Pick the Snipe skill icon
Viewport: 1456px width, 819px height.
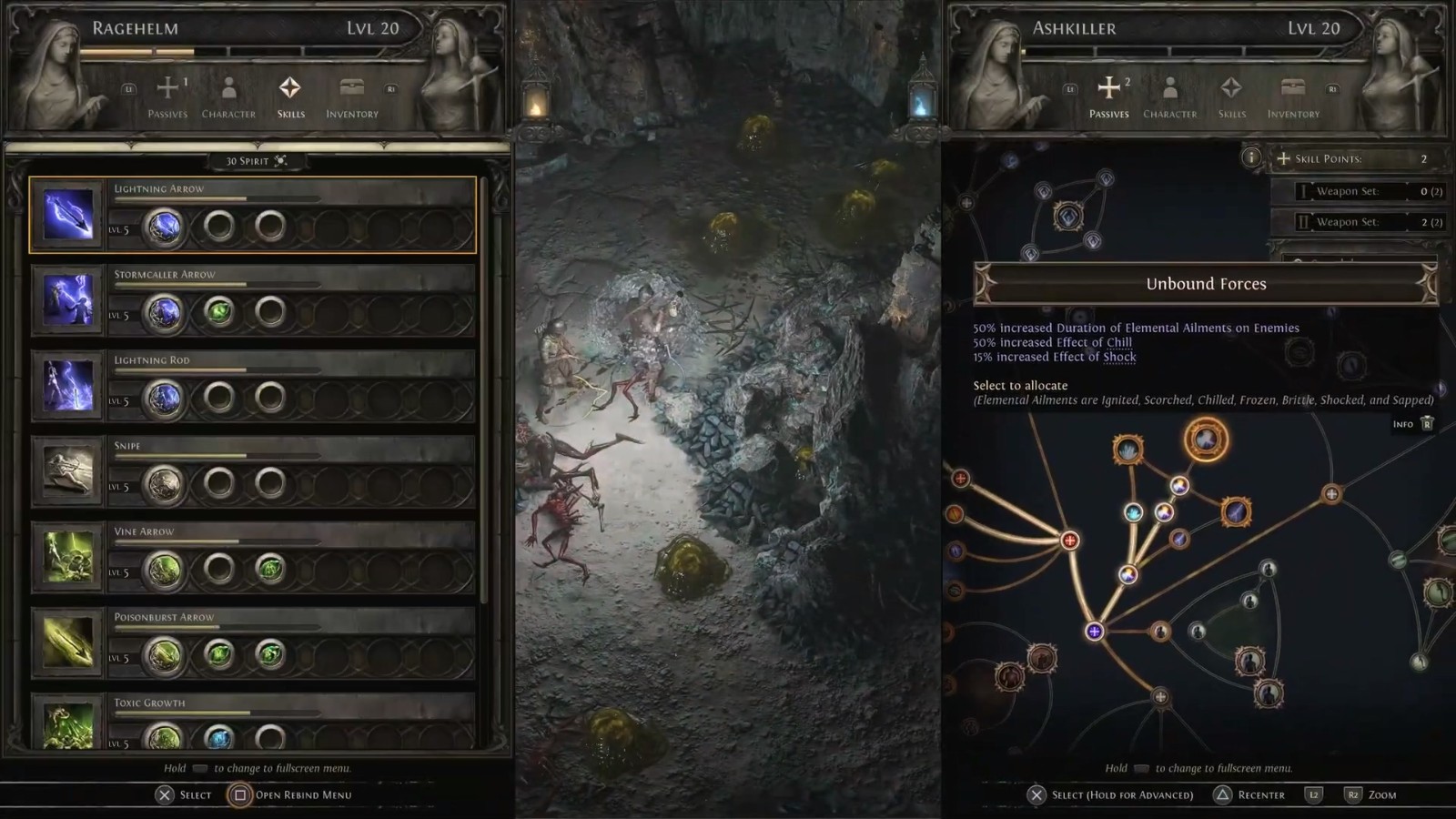(68, 471)
